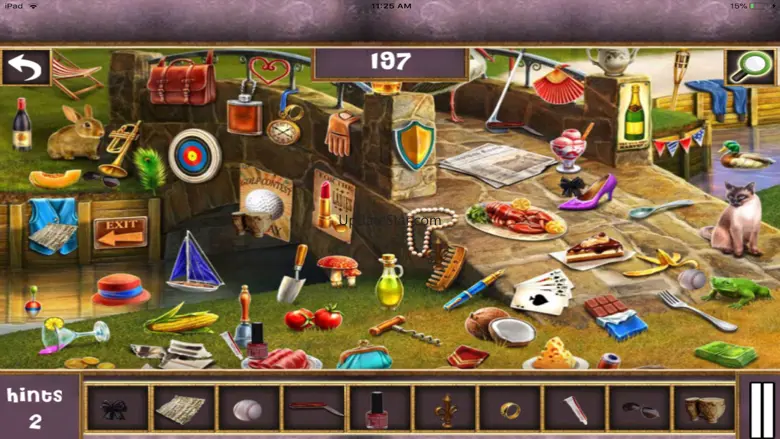
Task: Select the newspaper slot in the item bar
Action: pos(183,409)
